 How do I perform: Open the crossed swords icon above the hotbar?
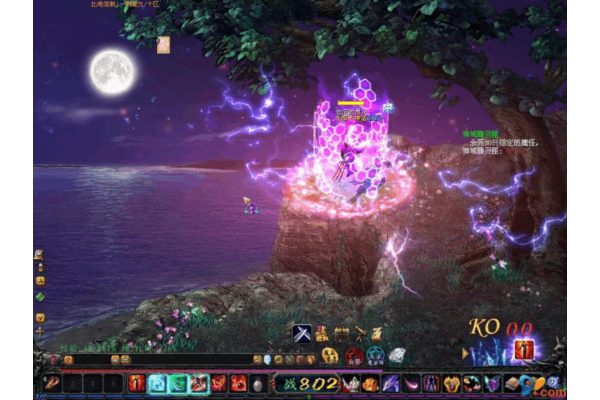pos(302,334)
